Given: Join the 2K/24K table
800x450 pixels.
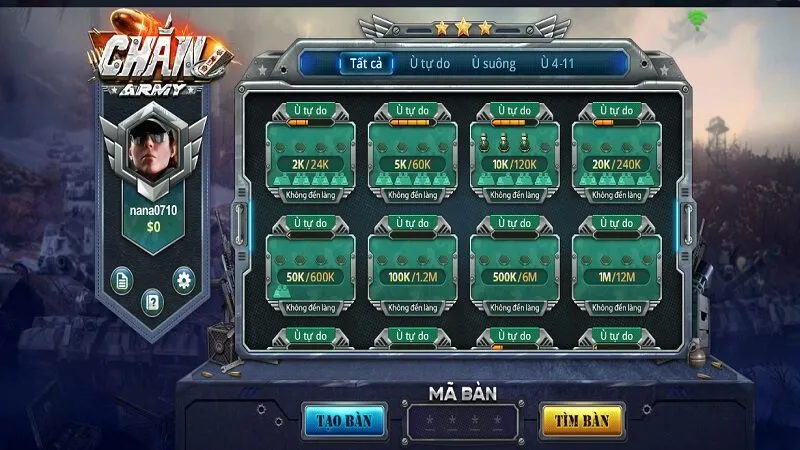Looking at the screenshot, I should point(310,155).
